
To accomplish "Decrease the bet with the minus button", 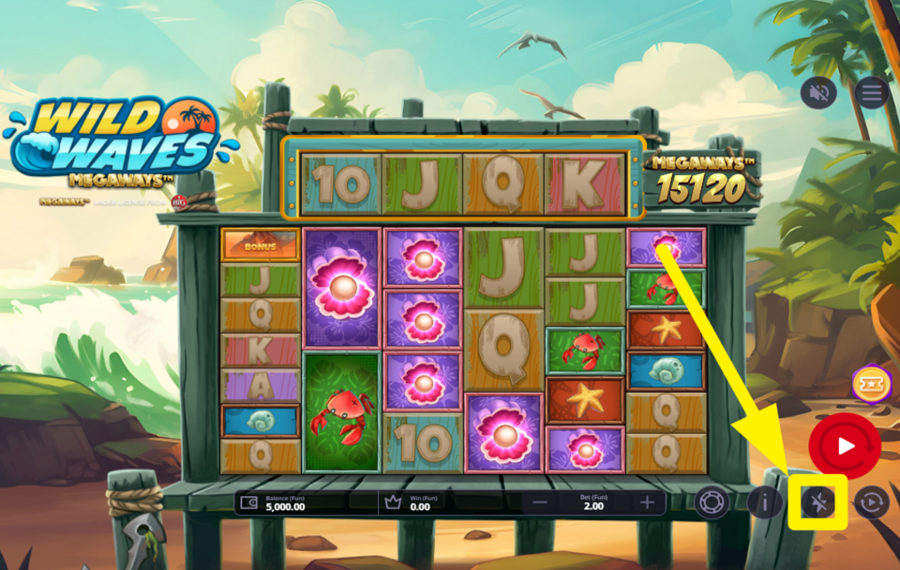I will [540, 502].
